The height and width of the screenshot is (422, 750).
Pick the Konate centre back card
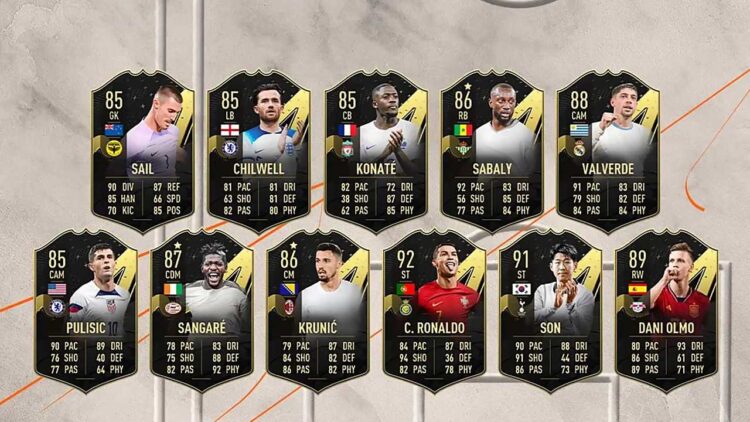point(375,151)
